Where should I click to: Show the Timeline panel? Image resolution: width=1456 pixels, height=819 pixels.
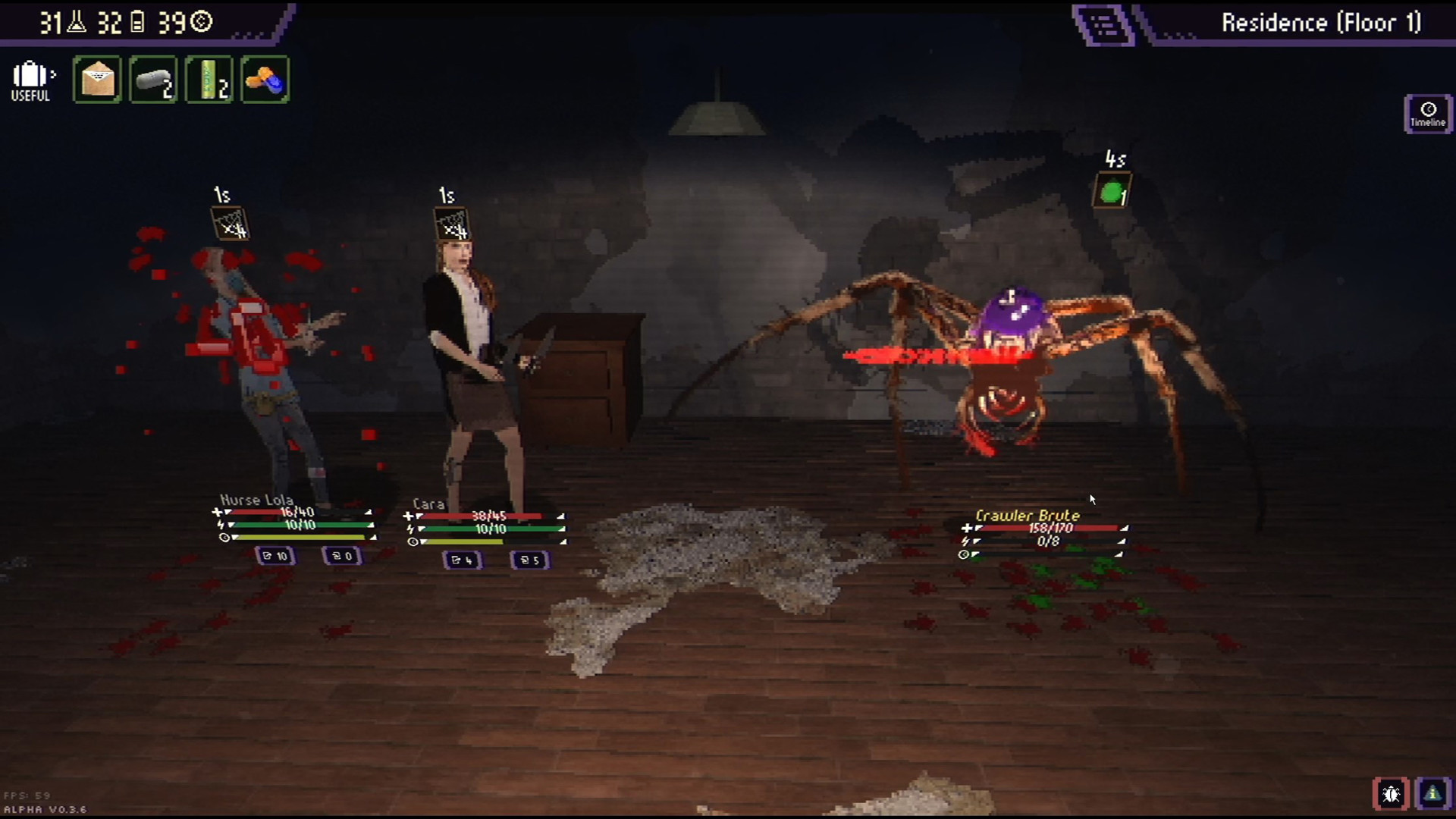coord(1427,114)
